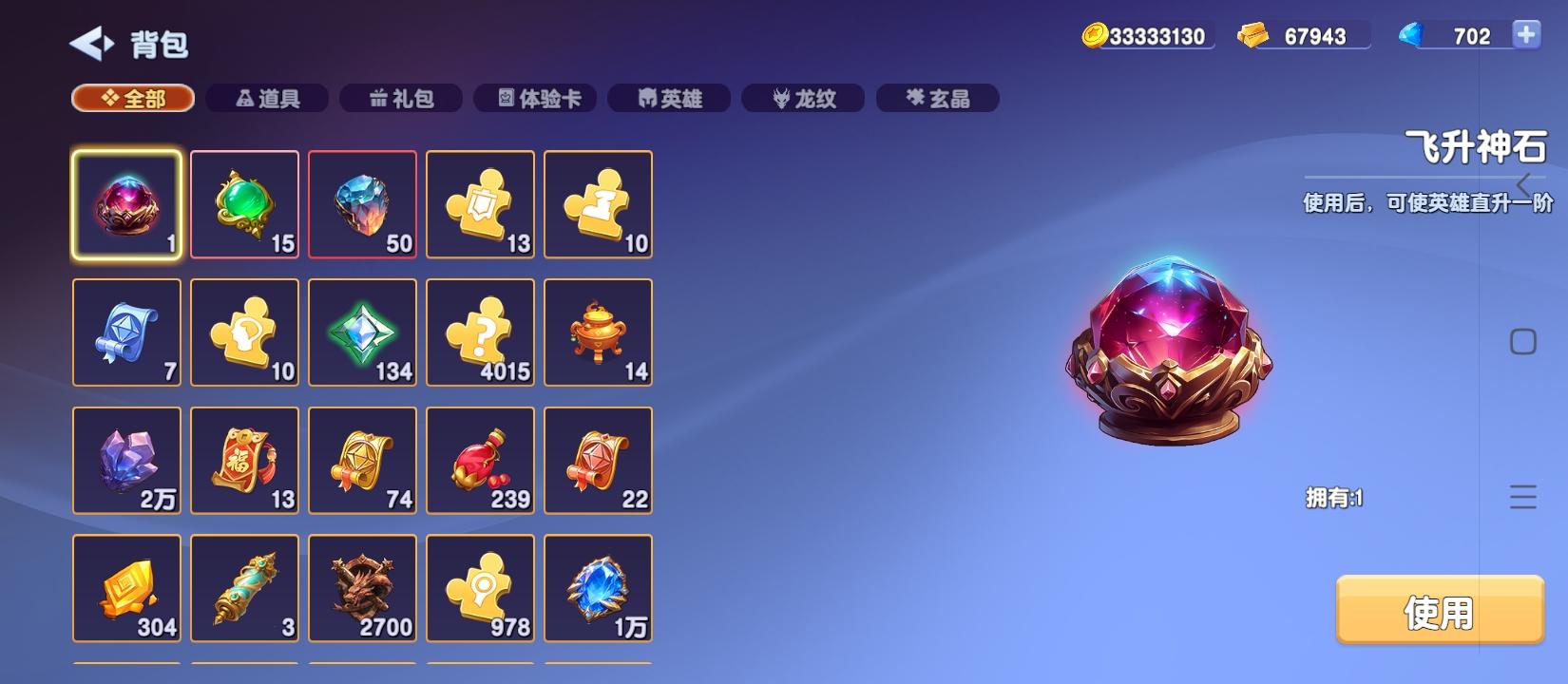
Task: Select the golden incense burner item
Action: tap(598, 332)
